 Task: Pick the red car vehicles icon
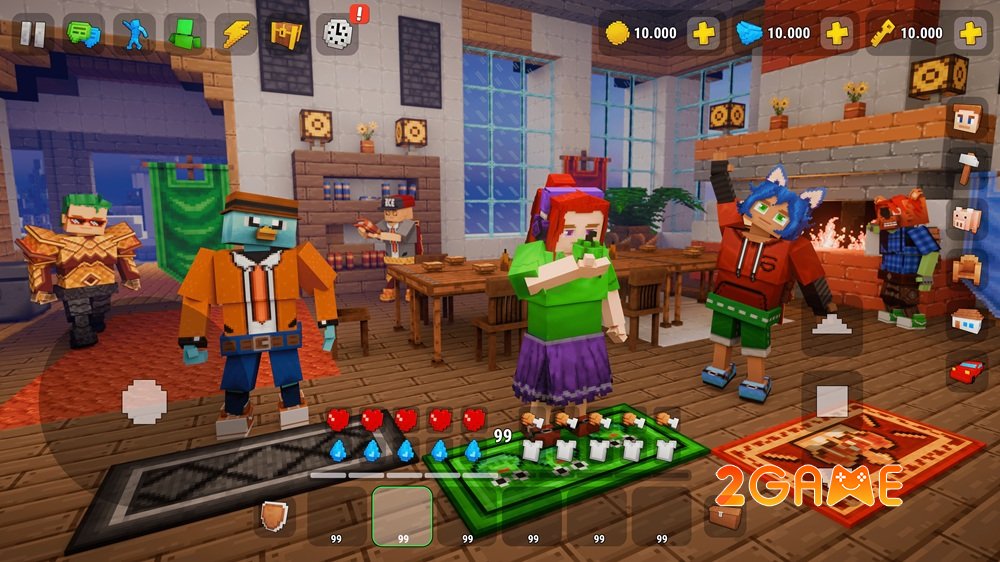click(967, 372)
